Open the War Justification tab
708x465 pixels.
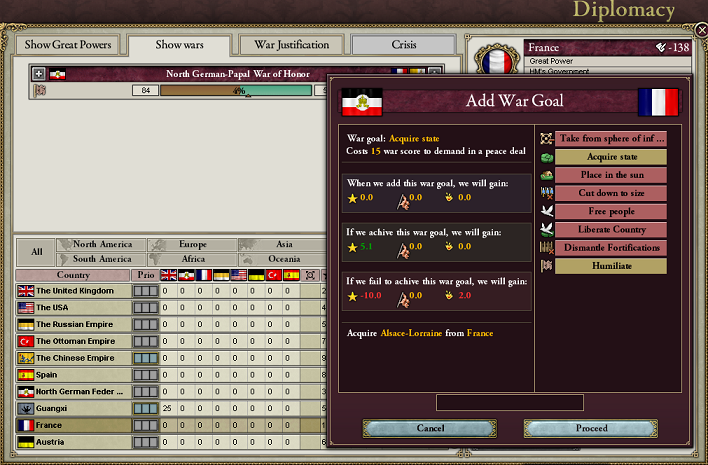(x=292, y=45)
